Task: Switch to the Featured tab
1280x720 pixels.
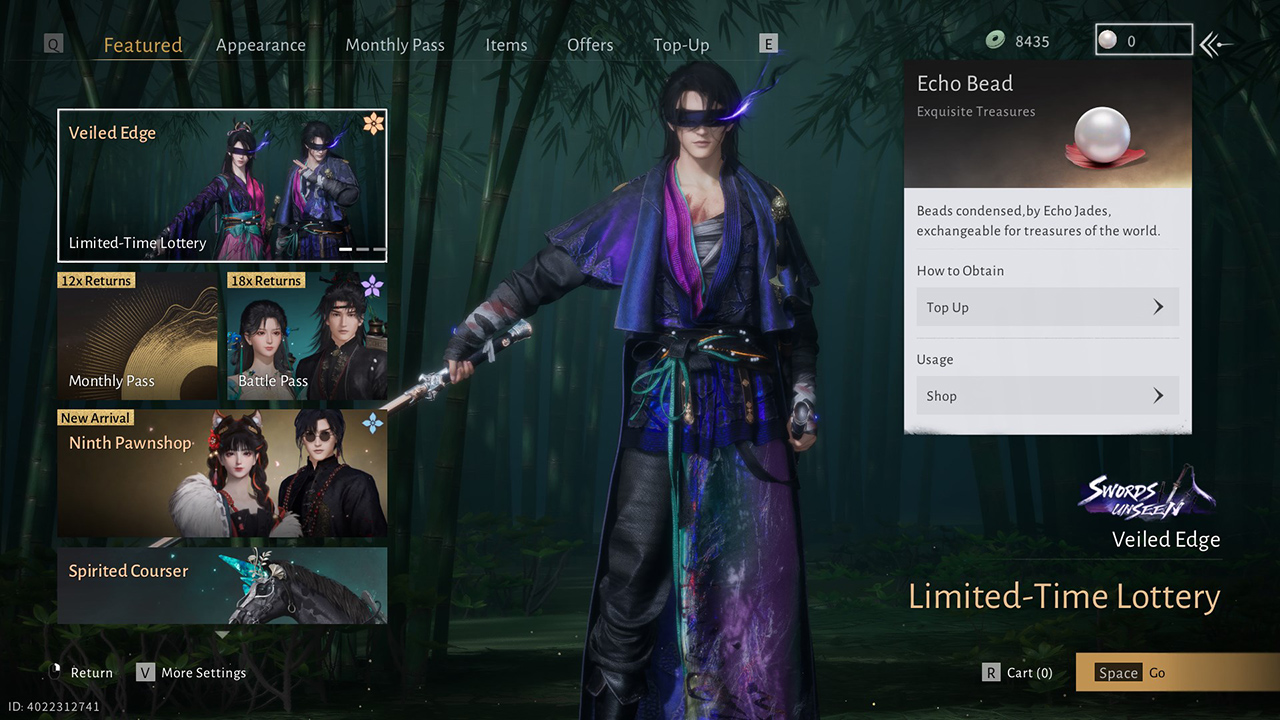Action: click(x=143, y=45)
